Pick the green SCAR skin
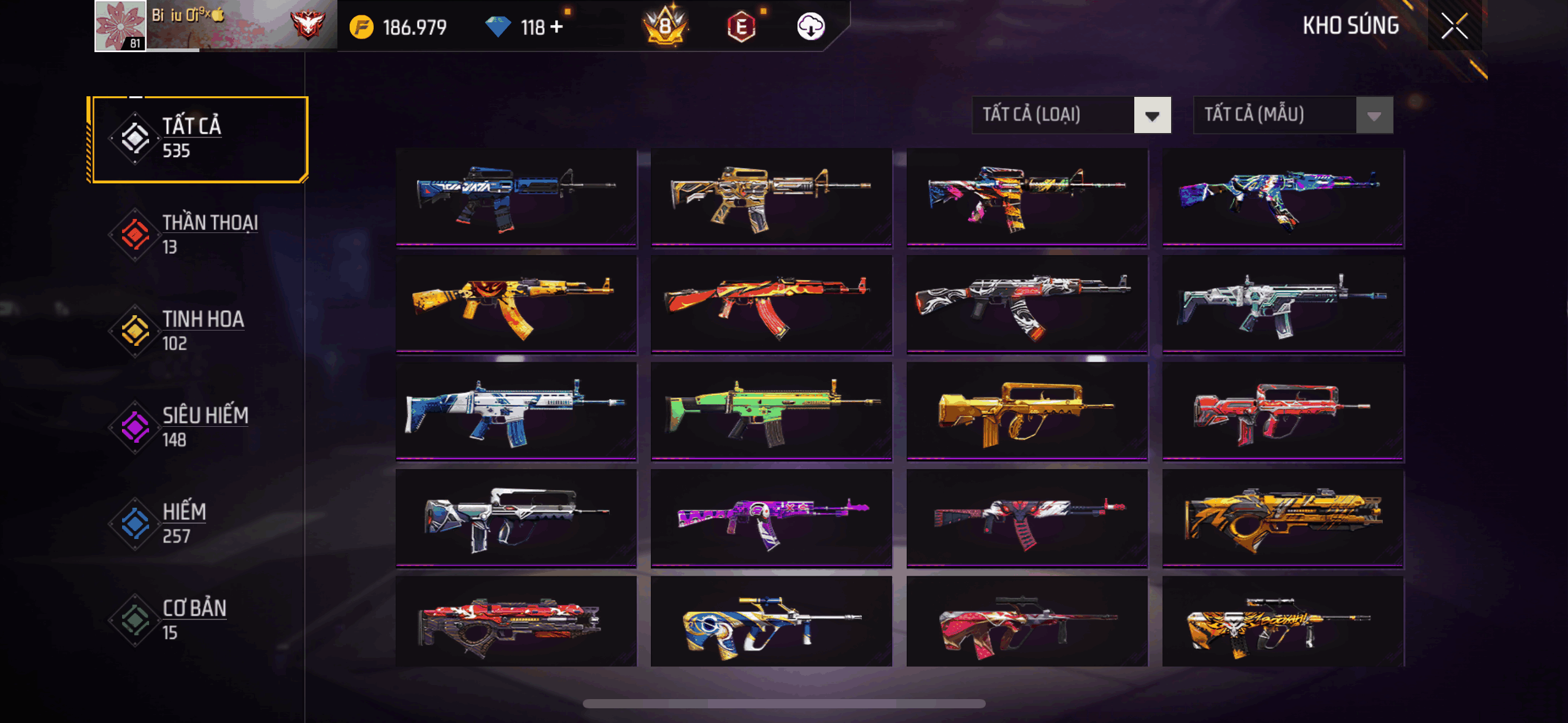This screenshot has width=1568, height=723. point(771,410)
